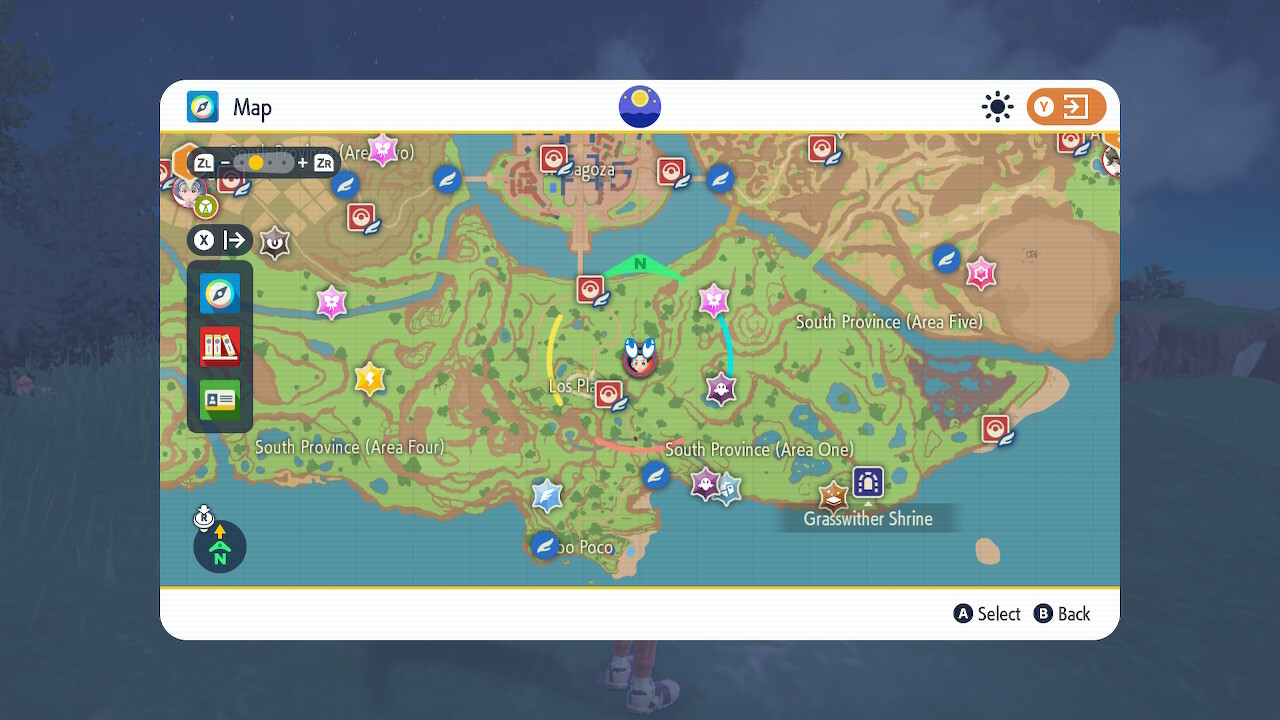1280x720 pixels.
Task: Click the Pokémon Center icon in Zaragoza
Action: click(553, 158)
